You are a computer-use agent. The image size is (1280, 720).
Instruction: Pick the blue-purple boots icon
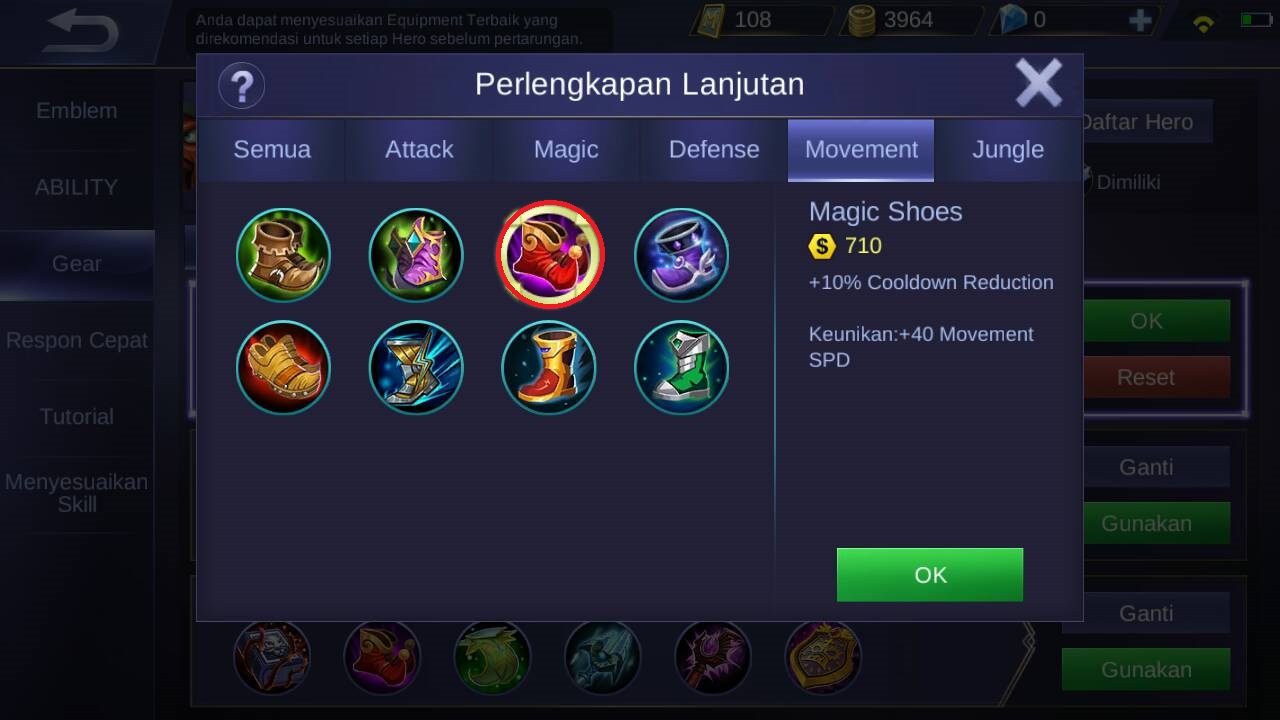tap(681, 255)
